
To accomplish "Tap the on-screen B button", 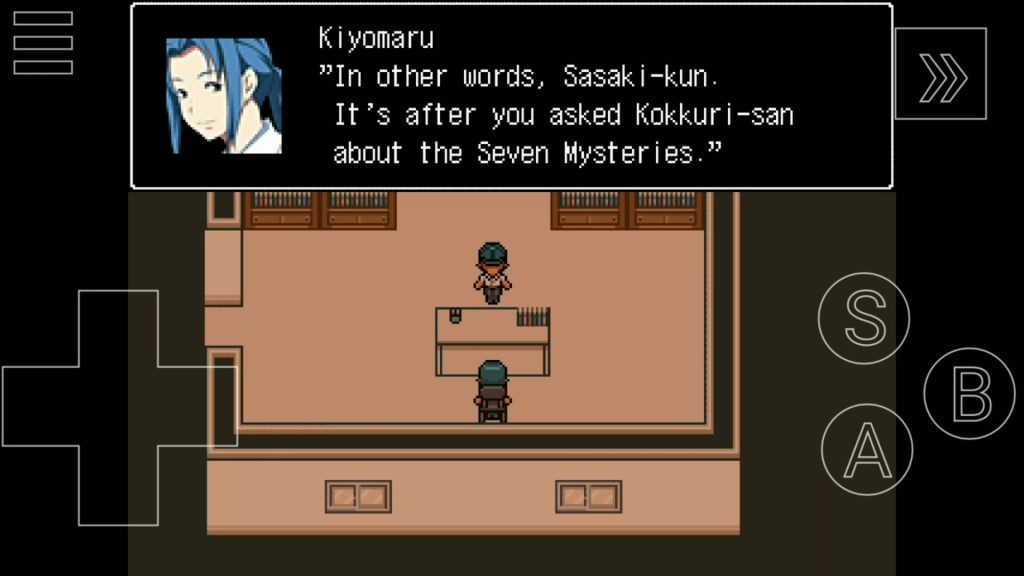I will [969, 393].
